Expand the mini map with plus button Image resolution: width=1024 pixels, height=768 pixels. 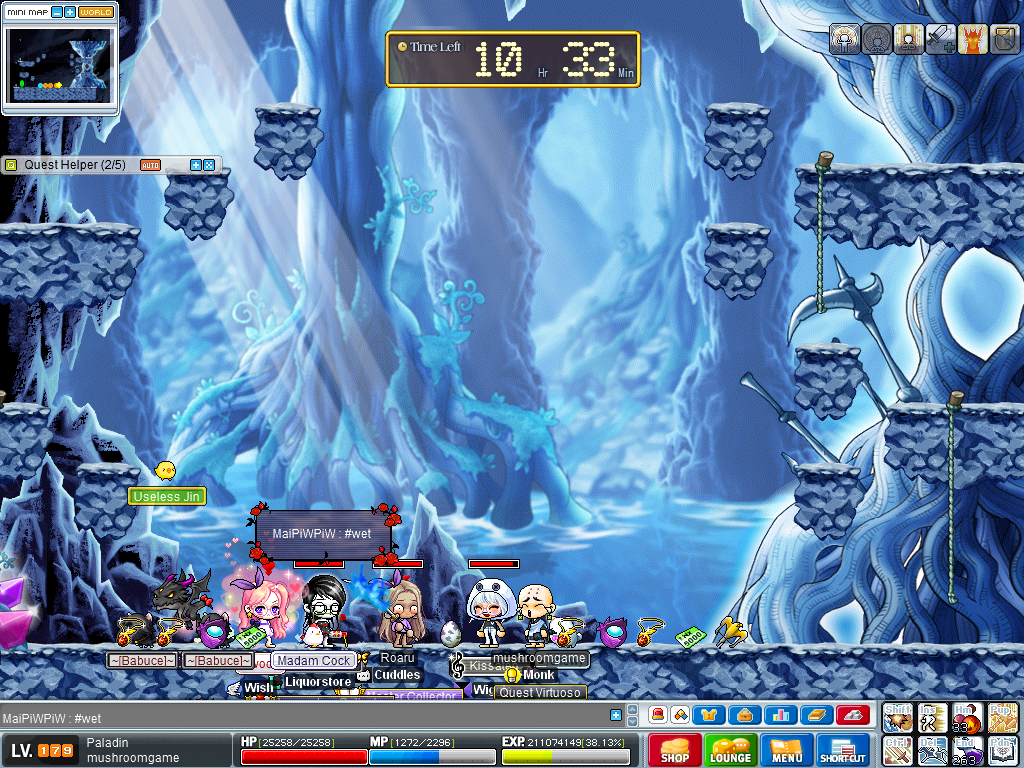point(70,12)
